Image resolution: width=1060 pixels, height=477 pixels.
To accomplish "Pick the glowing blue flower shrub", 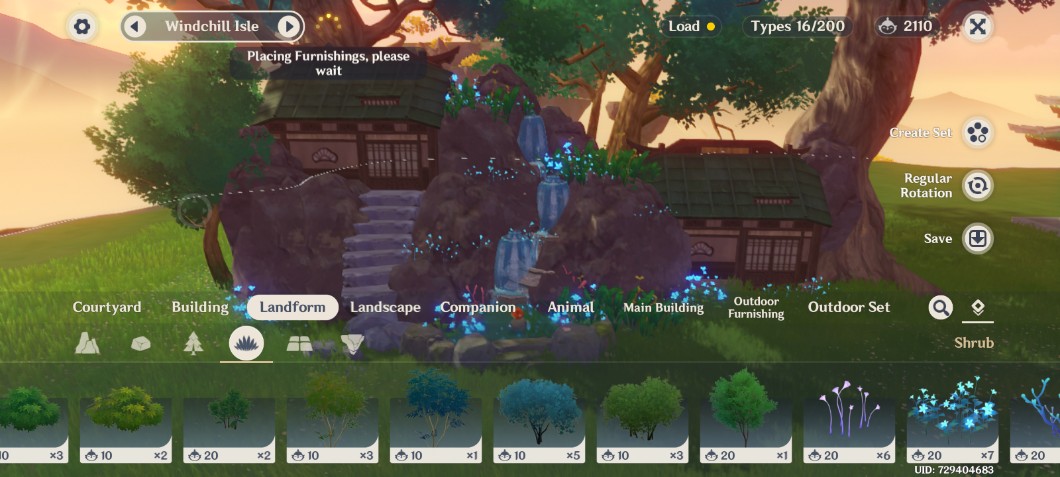I will pos(951,417).
